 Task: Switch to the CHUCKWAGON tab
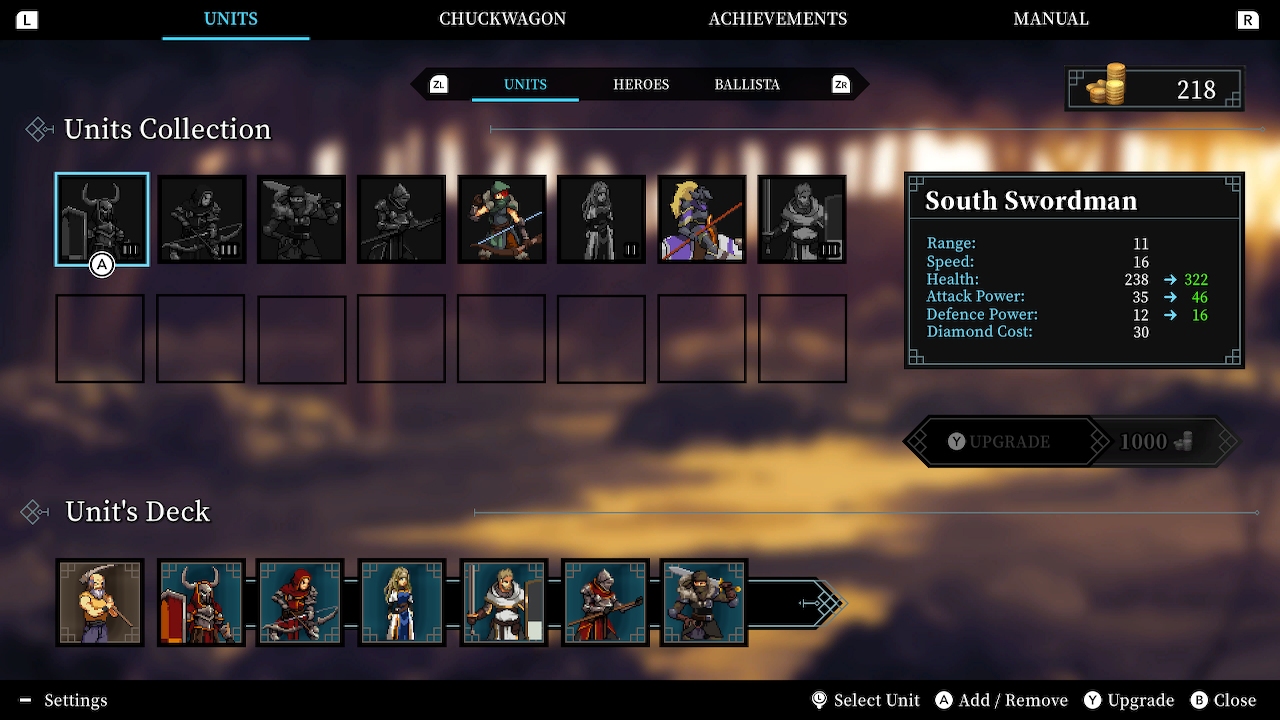pos(502,18)
